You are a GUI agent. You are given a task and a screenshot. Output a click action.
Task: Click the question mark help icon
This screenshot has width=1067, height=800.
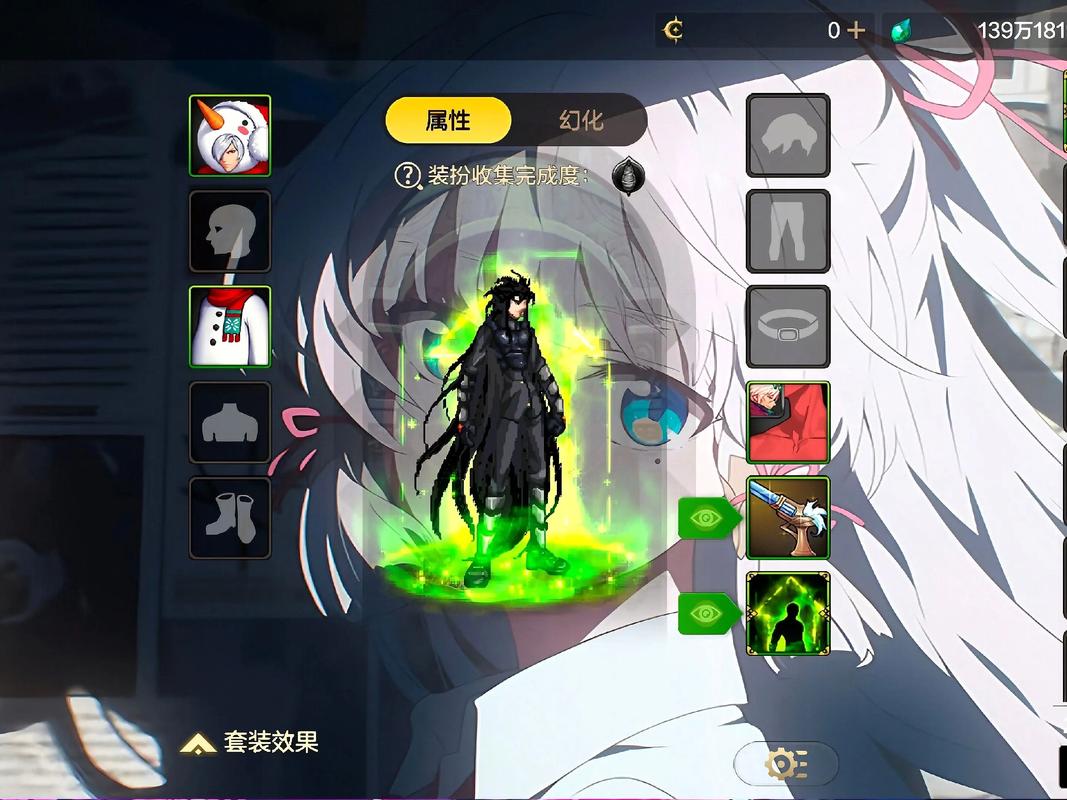click(407, 176)
